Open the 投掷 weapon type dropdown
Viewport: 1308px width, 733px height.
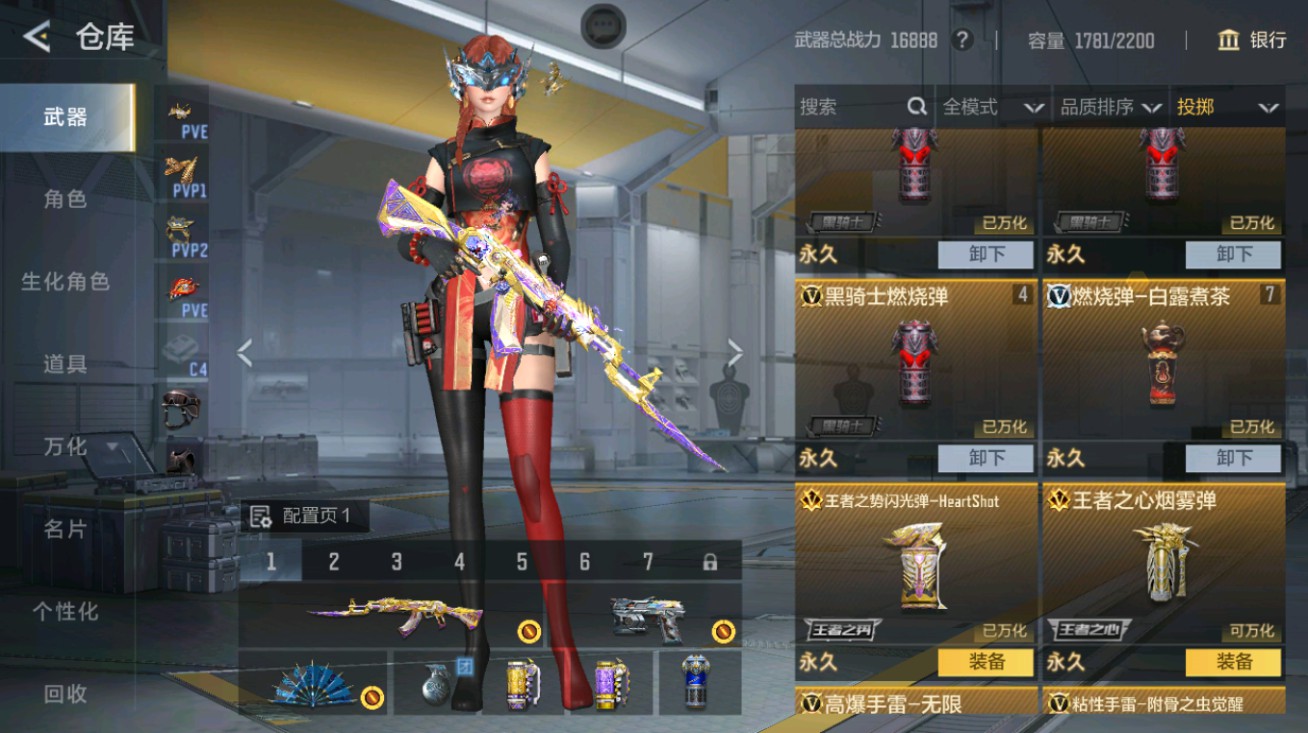pos(1228,106)
